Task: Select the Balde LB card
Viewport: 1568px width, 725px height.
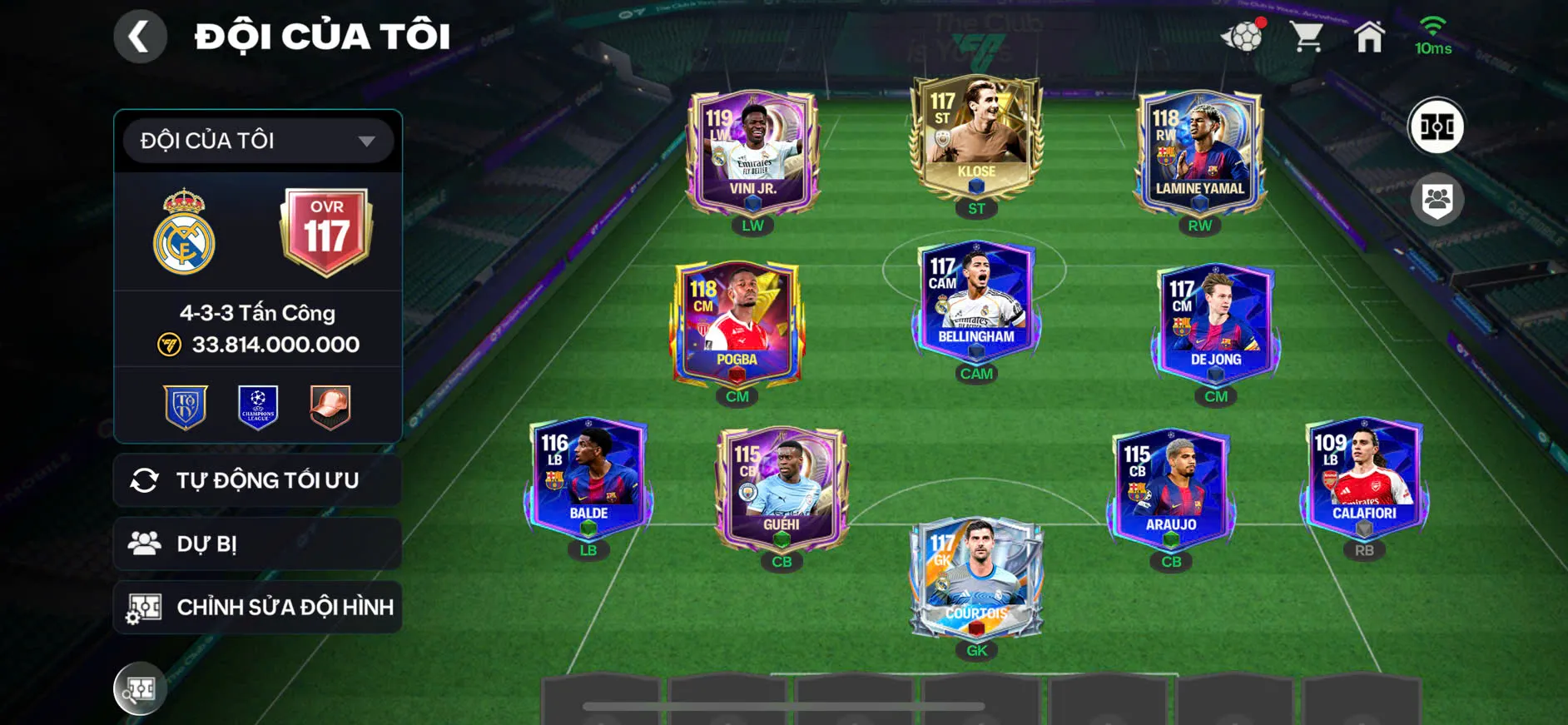Action: pos(588,479)
